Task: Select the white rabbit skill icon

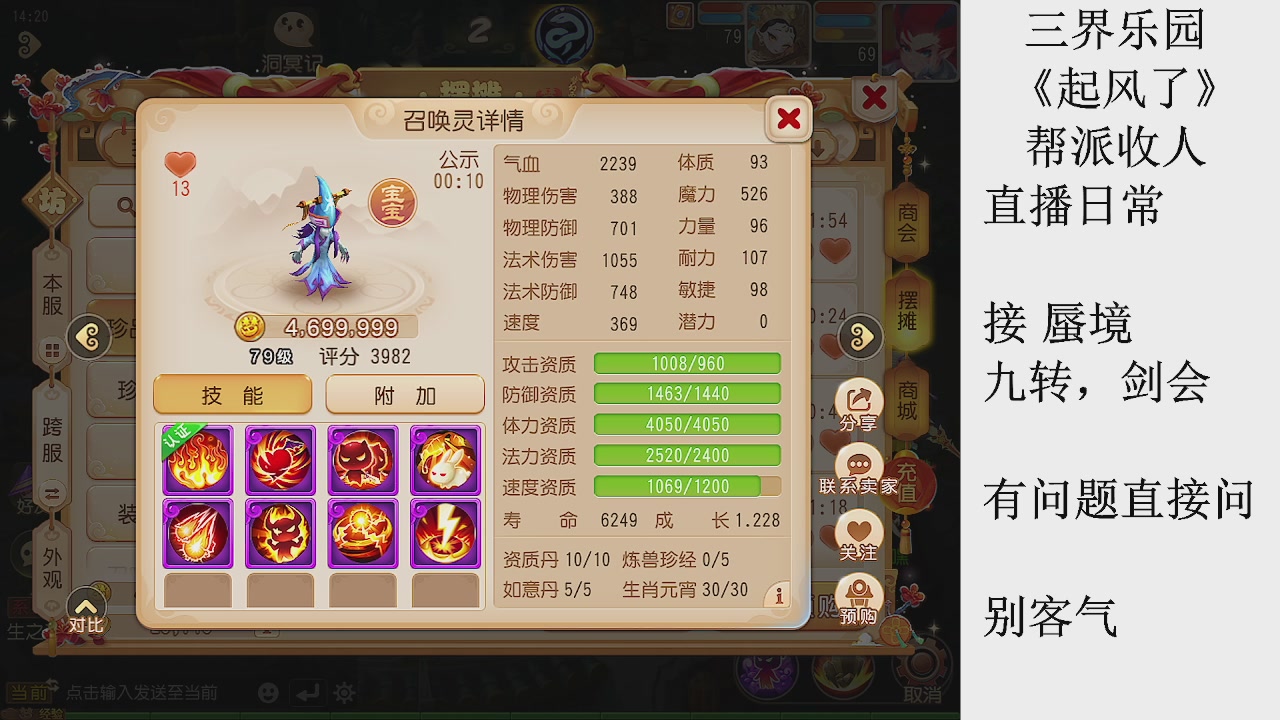Action: click(445, 460)
